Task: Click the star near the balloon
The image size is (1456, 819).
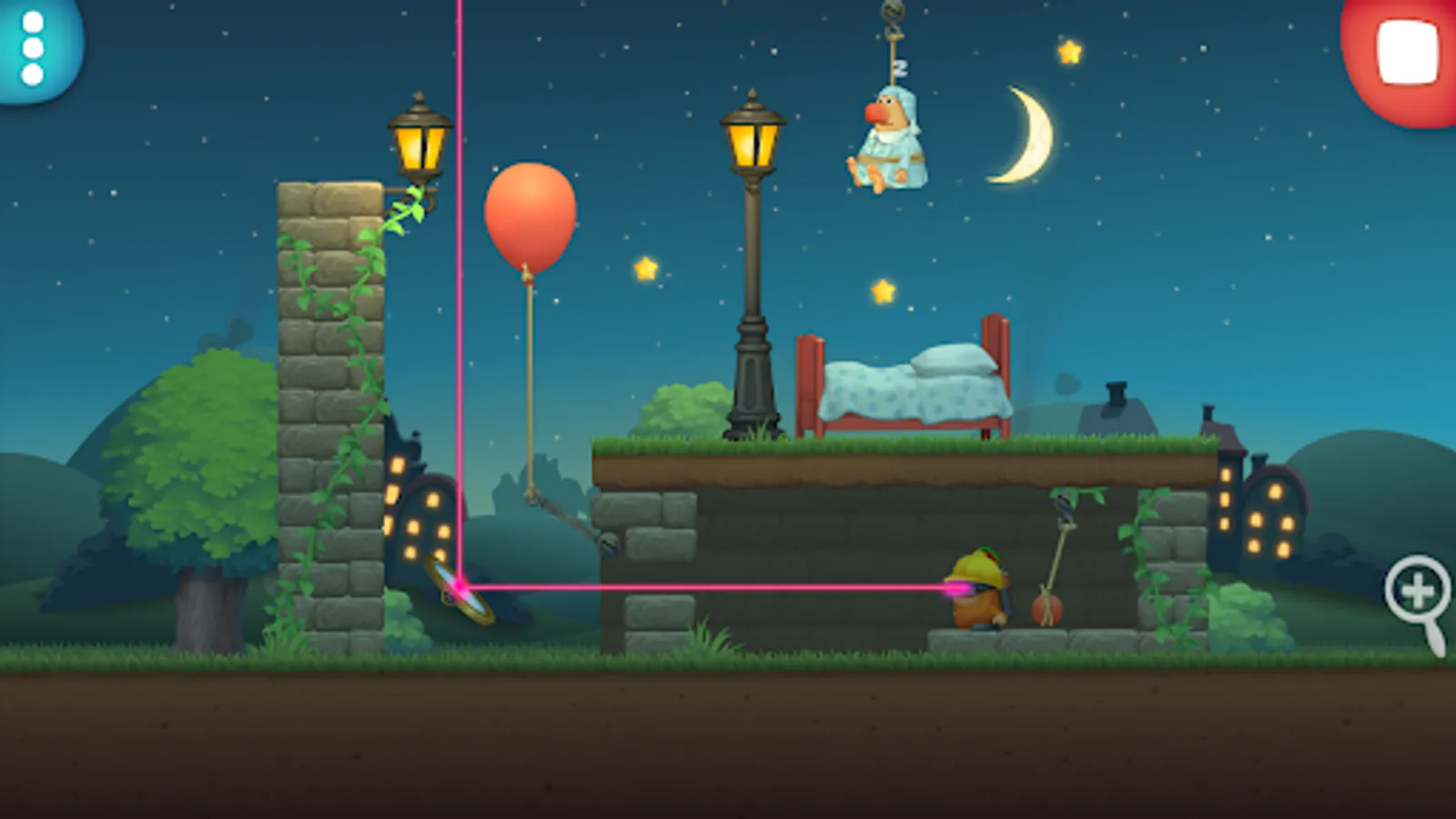Action: point(644,270)
